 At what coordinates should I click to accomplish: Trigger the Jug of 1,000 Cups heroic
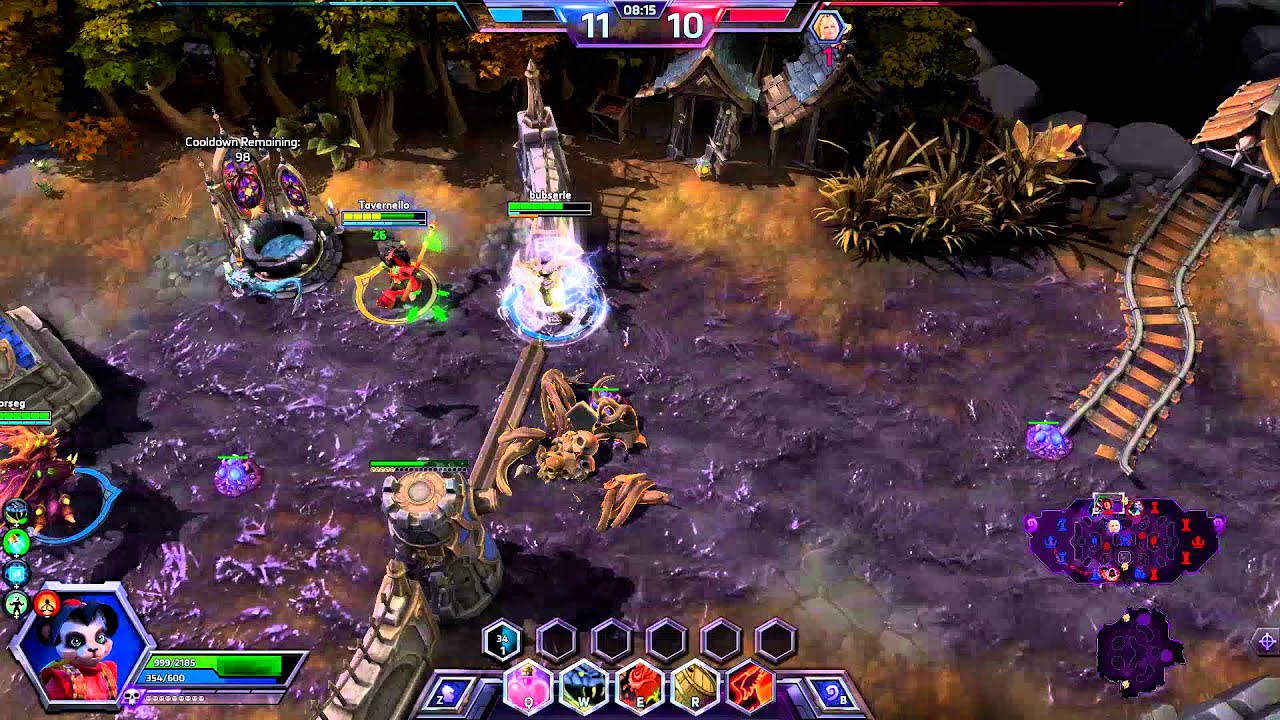696,689
